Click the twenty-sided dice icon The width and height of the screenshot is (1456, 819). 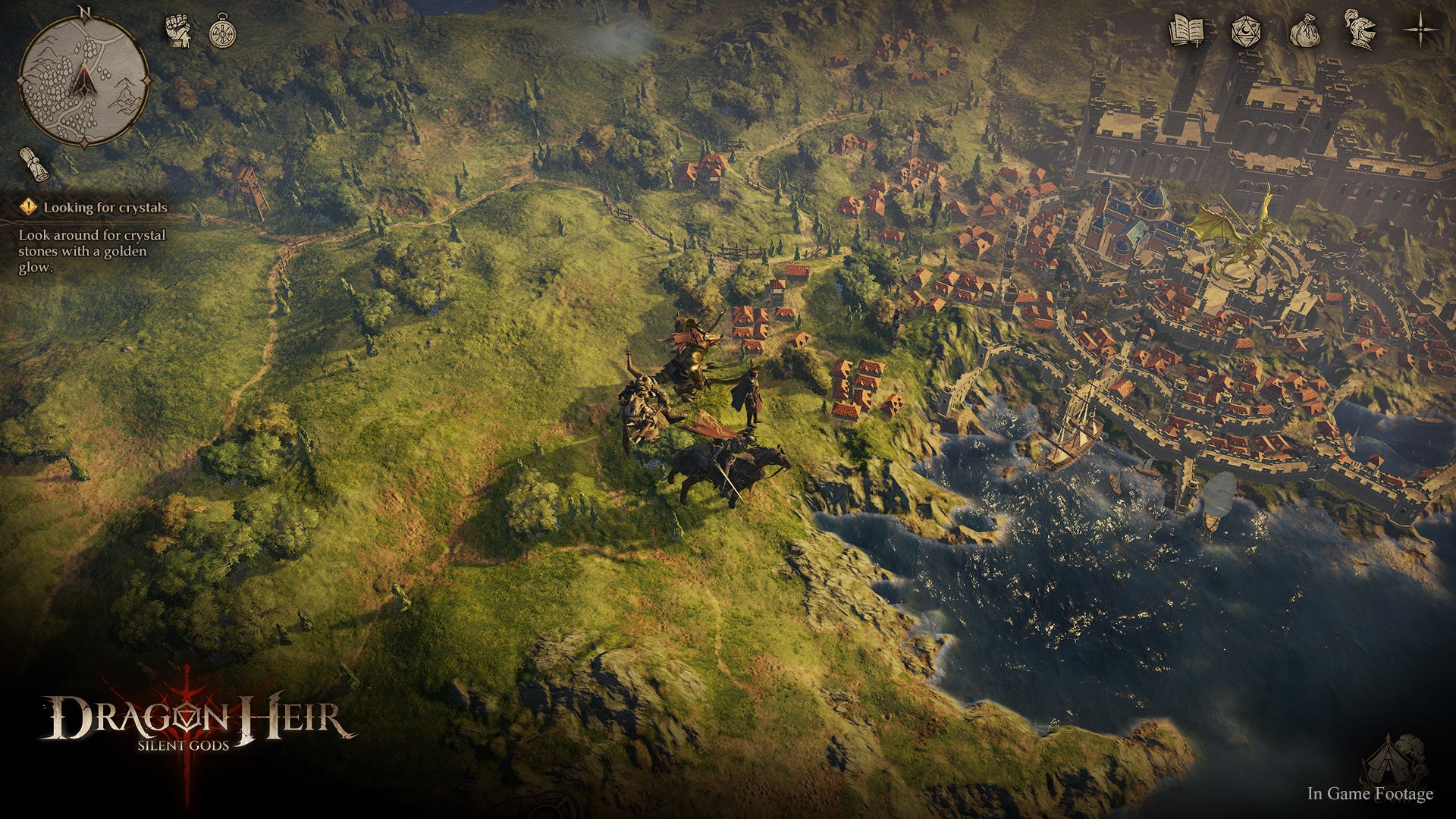(x=1244, y=31)
